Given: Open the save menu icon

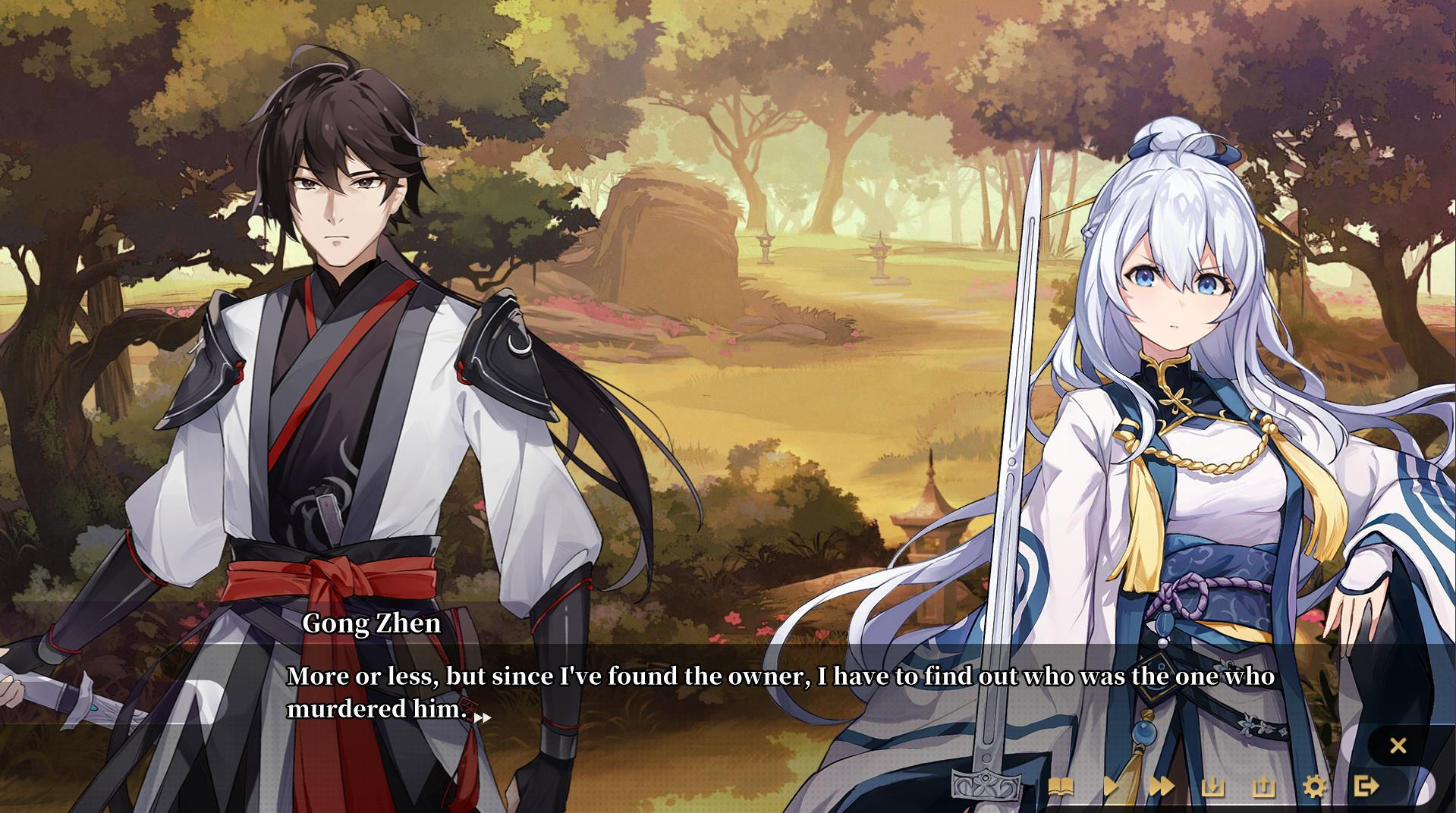Looking at the screenshot, I should 1215,786.
